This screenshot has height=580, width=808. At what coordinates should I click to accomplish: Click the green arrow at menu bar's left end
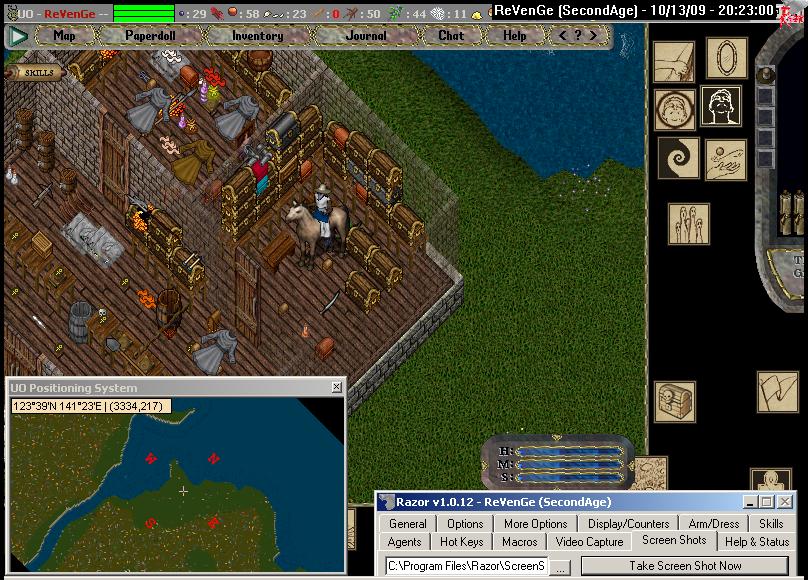coord(18,35)
